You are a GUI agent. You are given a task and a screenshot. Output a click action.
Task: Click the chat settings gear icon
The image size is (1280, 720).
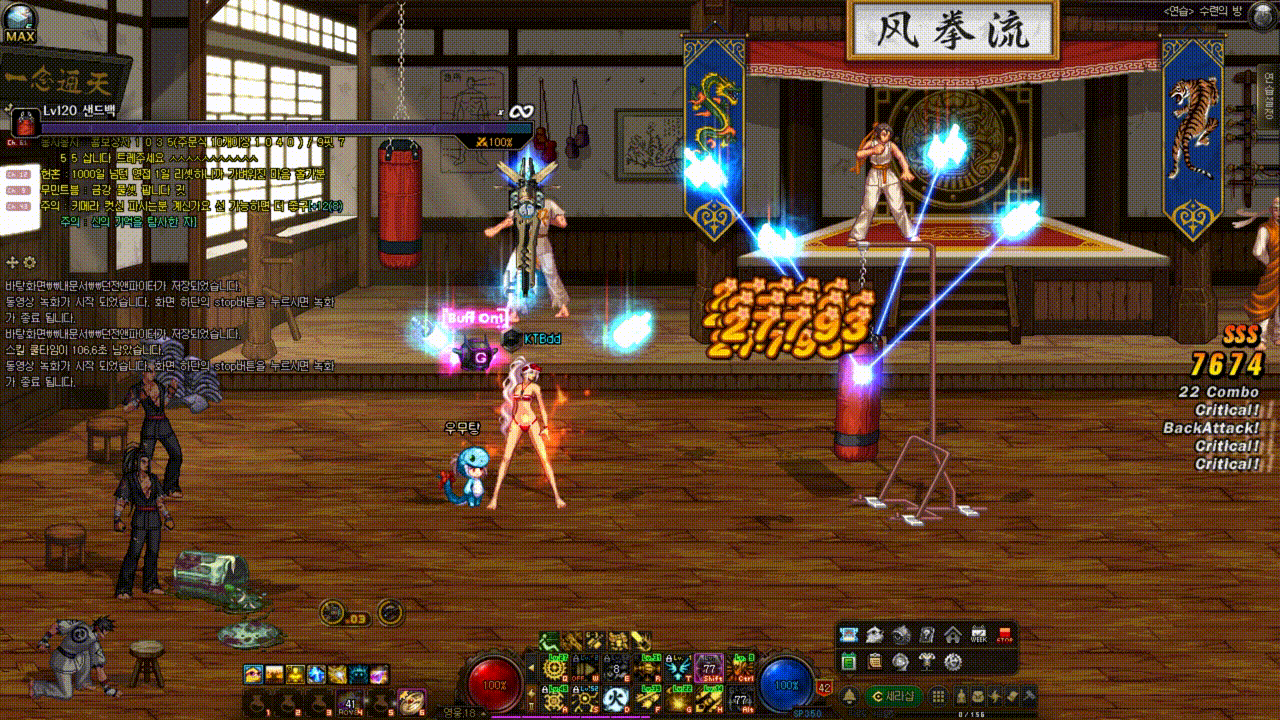pos(29,262)
